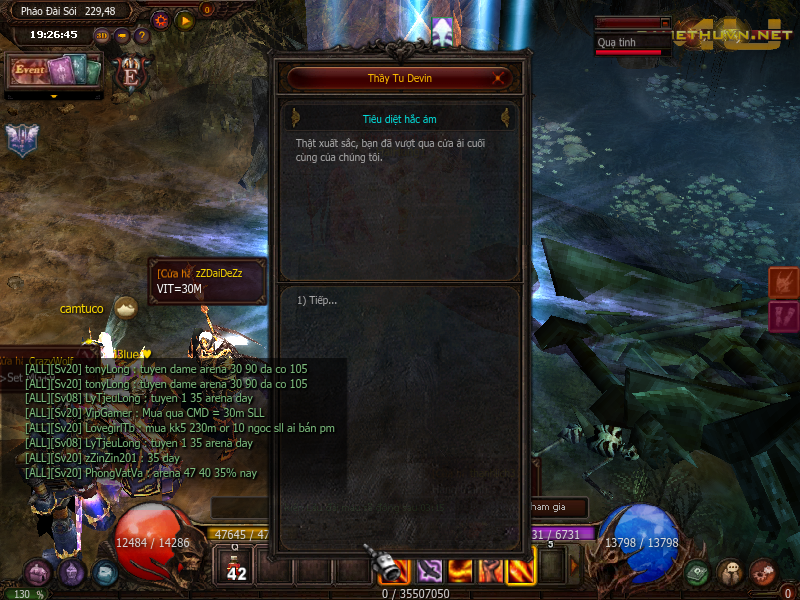The image size is (800, 600).
Task: Click the pink chest icon at bottom left
Action: click(x=38, y=573)
